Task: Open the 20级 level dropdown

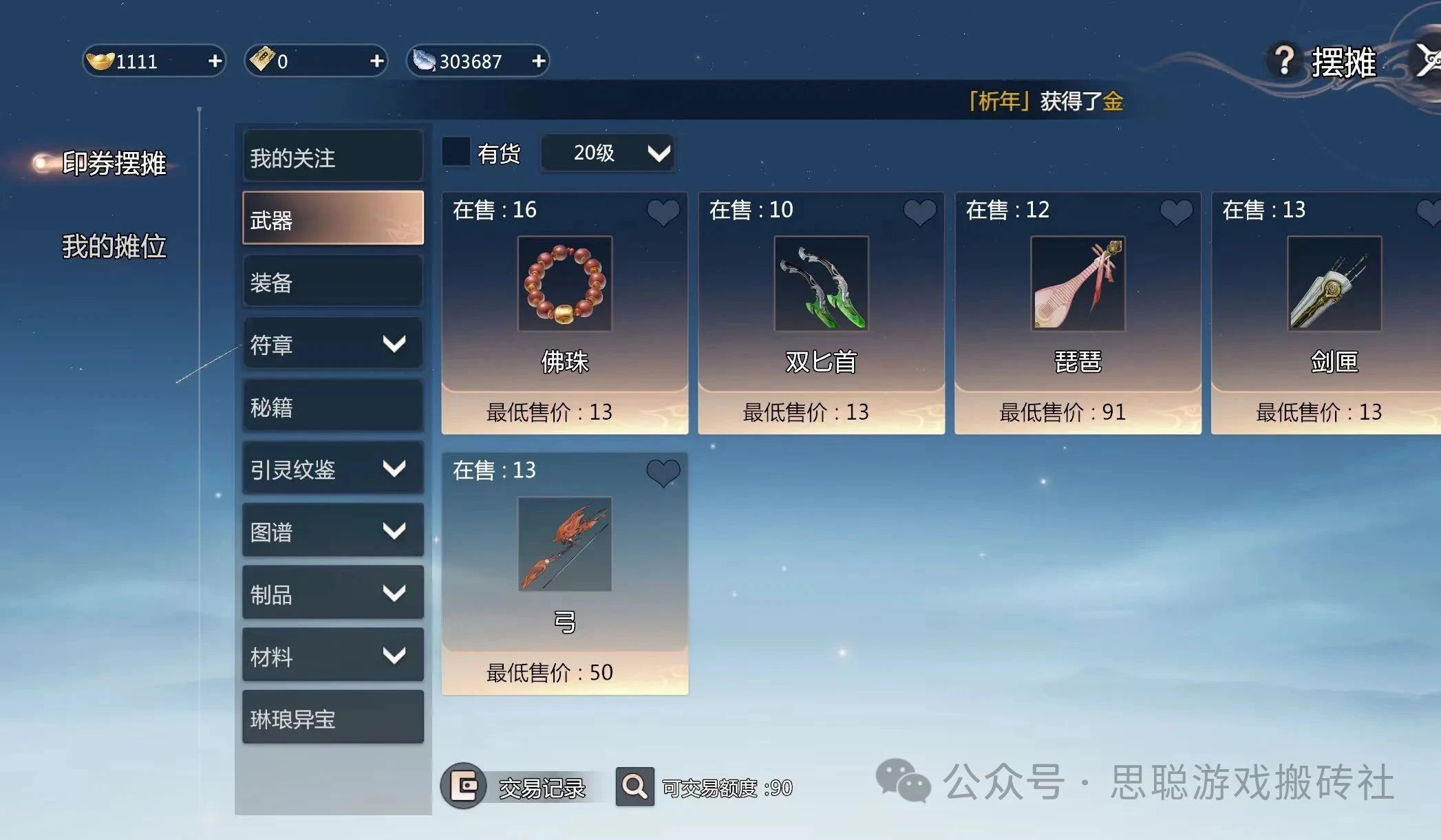Action: coord(607,153)
